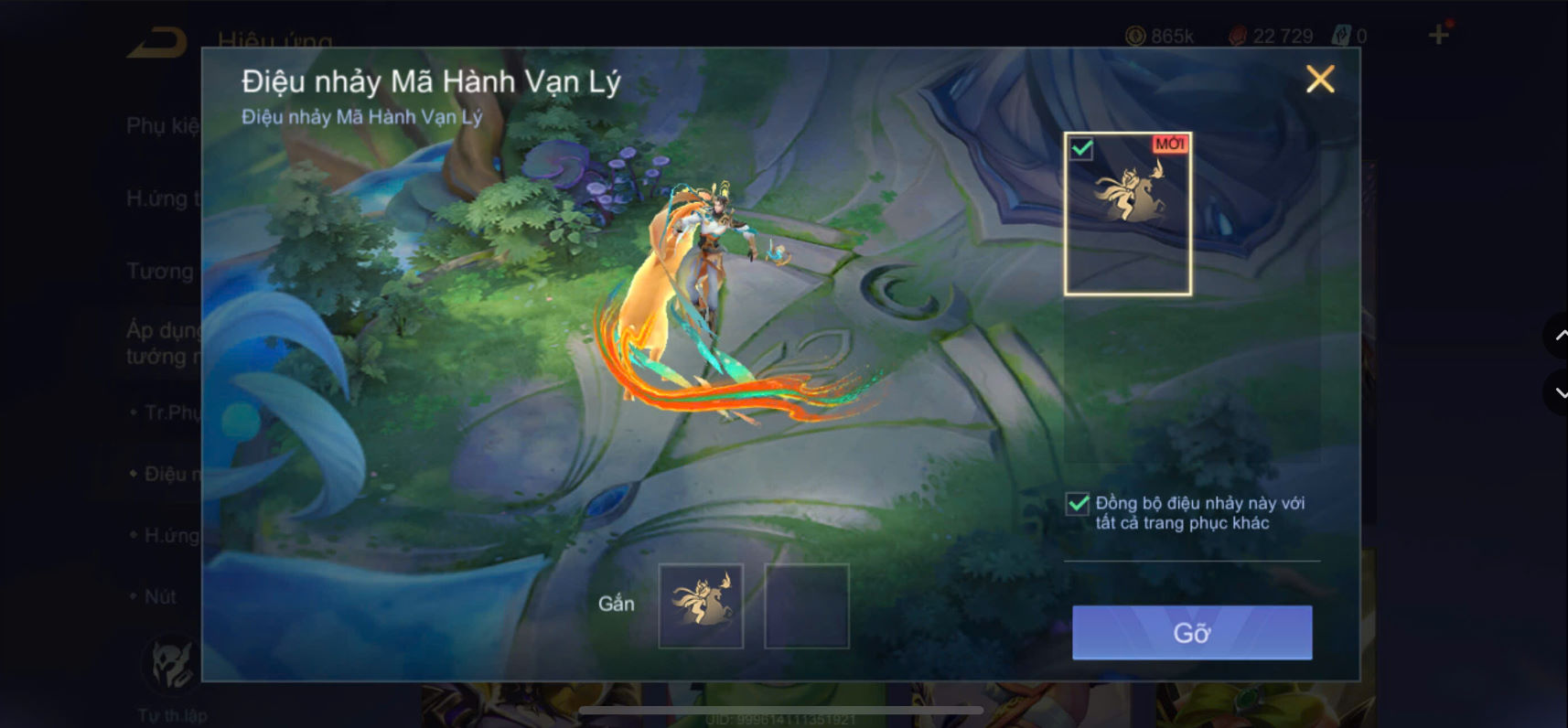Open top-up with the plus icon
Image resolution: width=1568 pixels, height=728 pixels.
[x=1437, y=35]
